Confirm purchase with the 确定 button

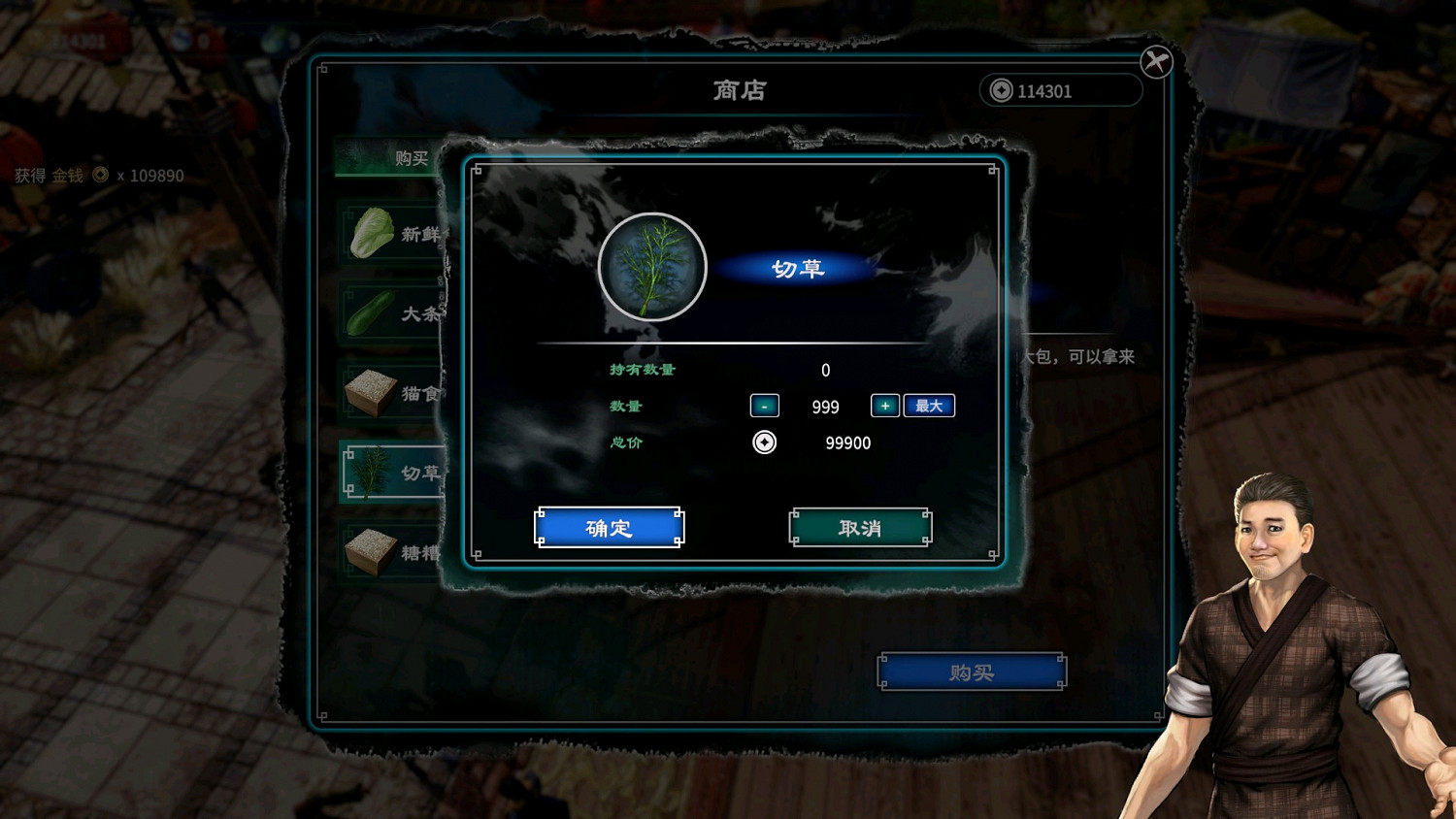tap(609, 527)
